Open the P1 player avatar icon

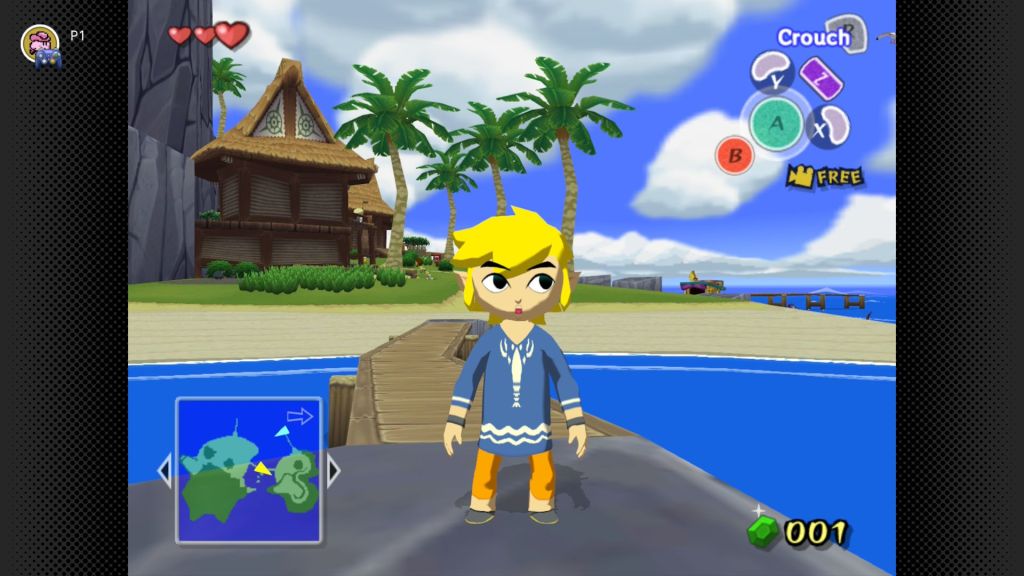39,41
